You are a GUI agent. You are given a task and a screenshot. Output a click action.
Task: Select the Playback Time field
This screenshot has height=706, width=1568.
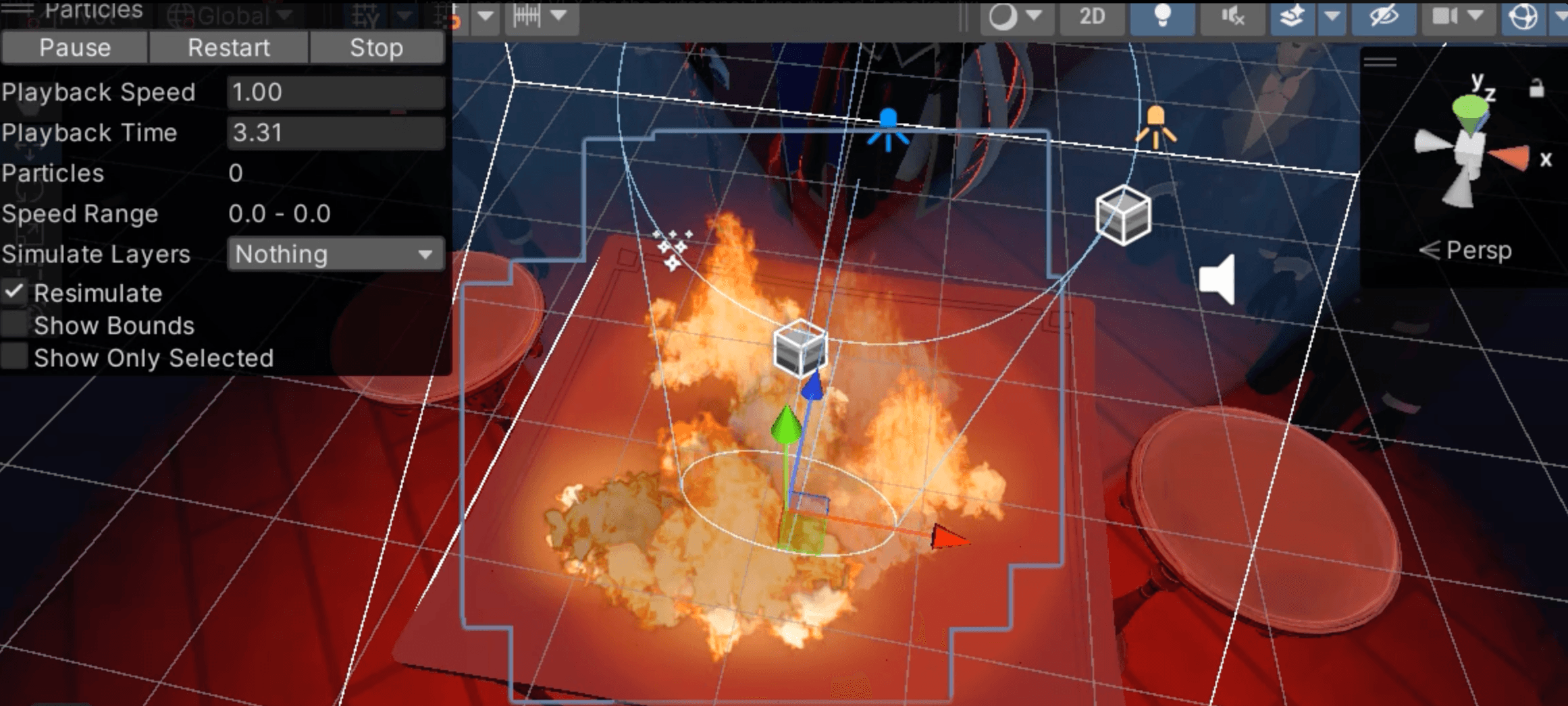(x=336, y=133)
